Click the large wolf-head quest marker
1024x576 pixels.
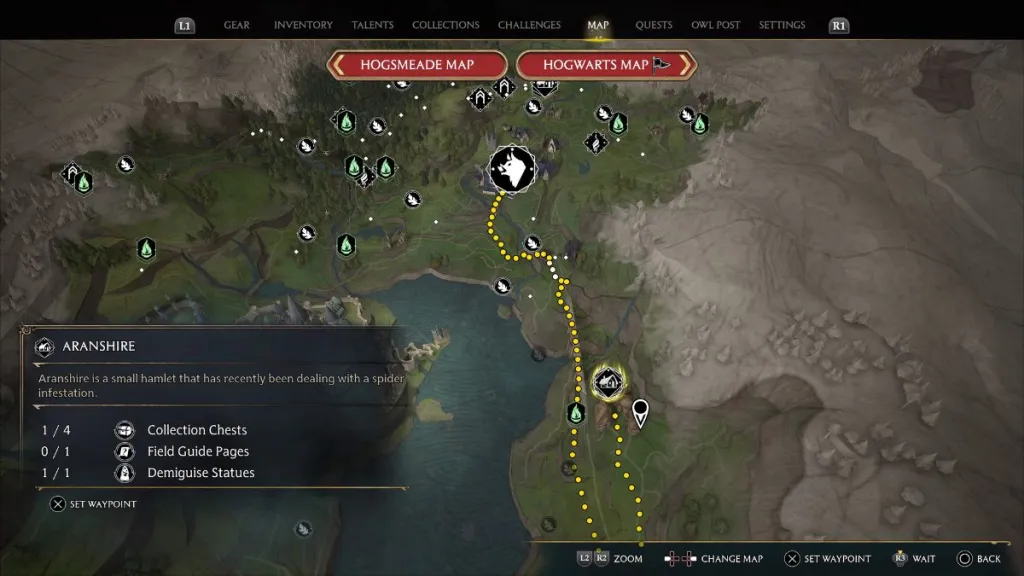pyautogui.click(x=512, y=172)
